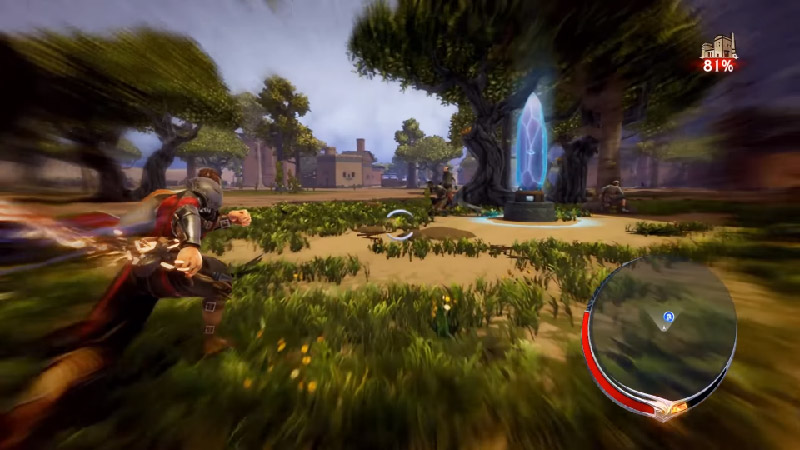800x450 pixels.
Task: Click the circular minimap
Action: point(661,330)
